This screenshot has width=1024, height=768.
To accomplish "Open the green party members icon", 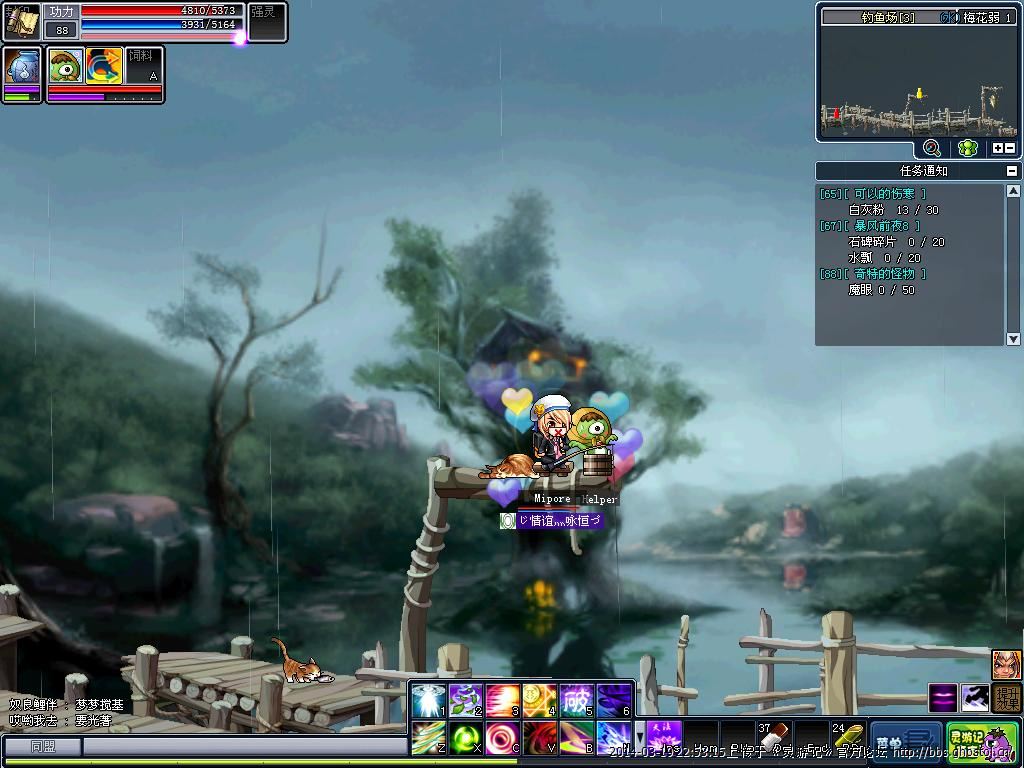I will tap(967, 148).
